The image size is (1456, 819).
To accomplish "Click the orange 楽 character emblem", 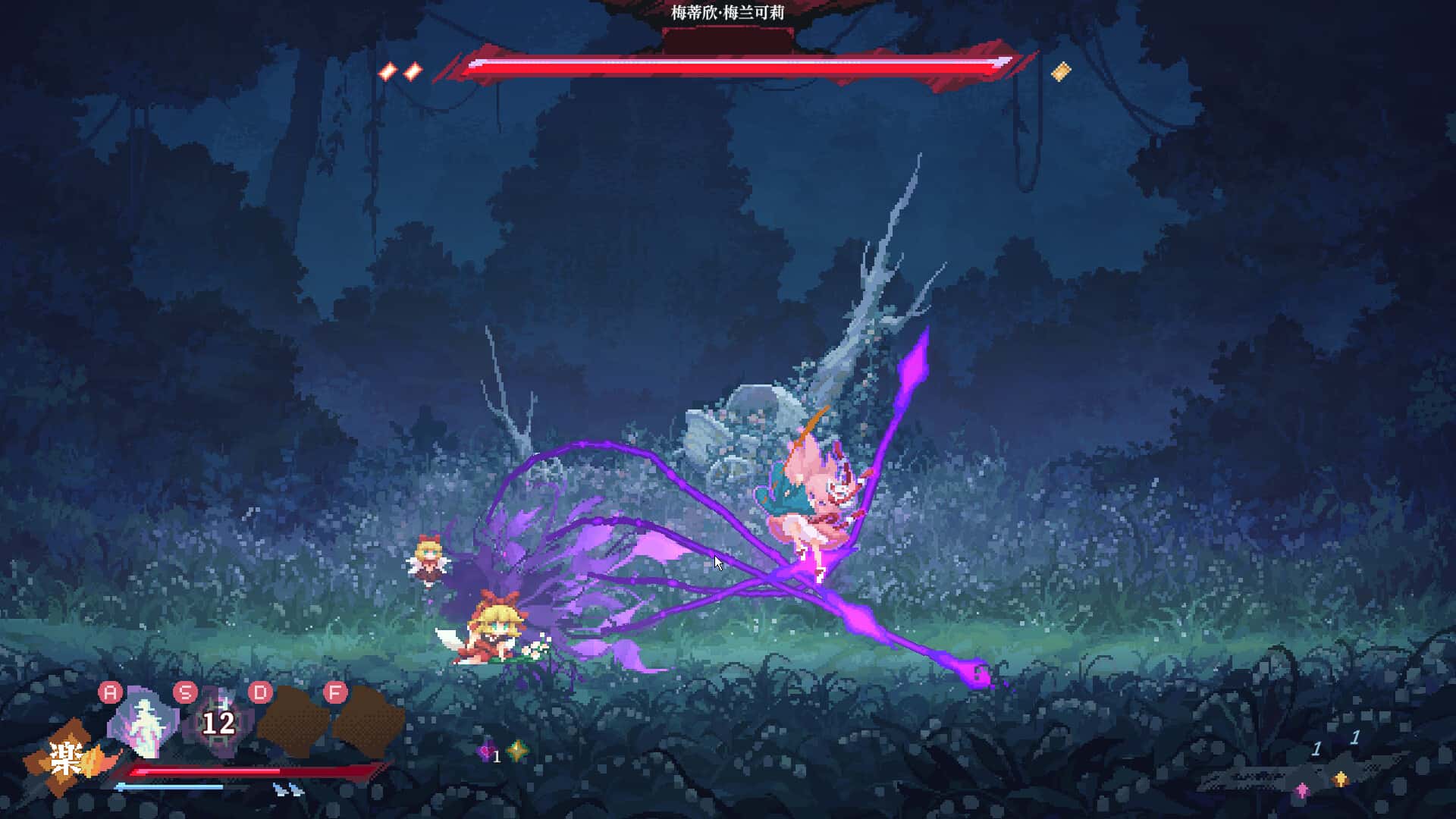I will point(67,758).
